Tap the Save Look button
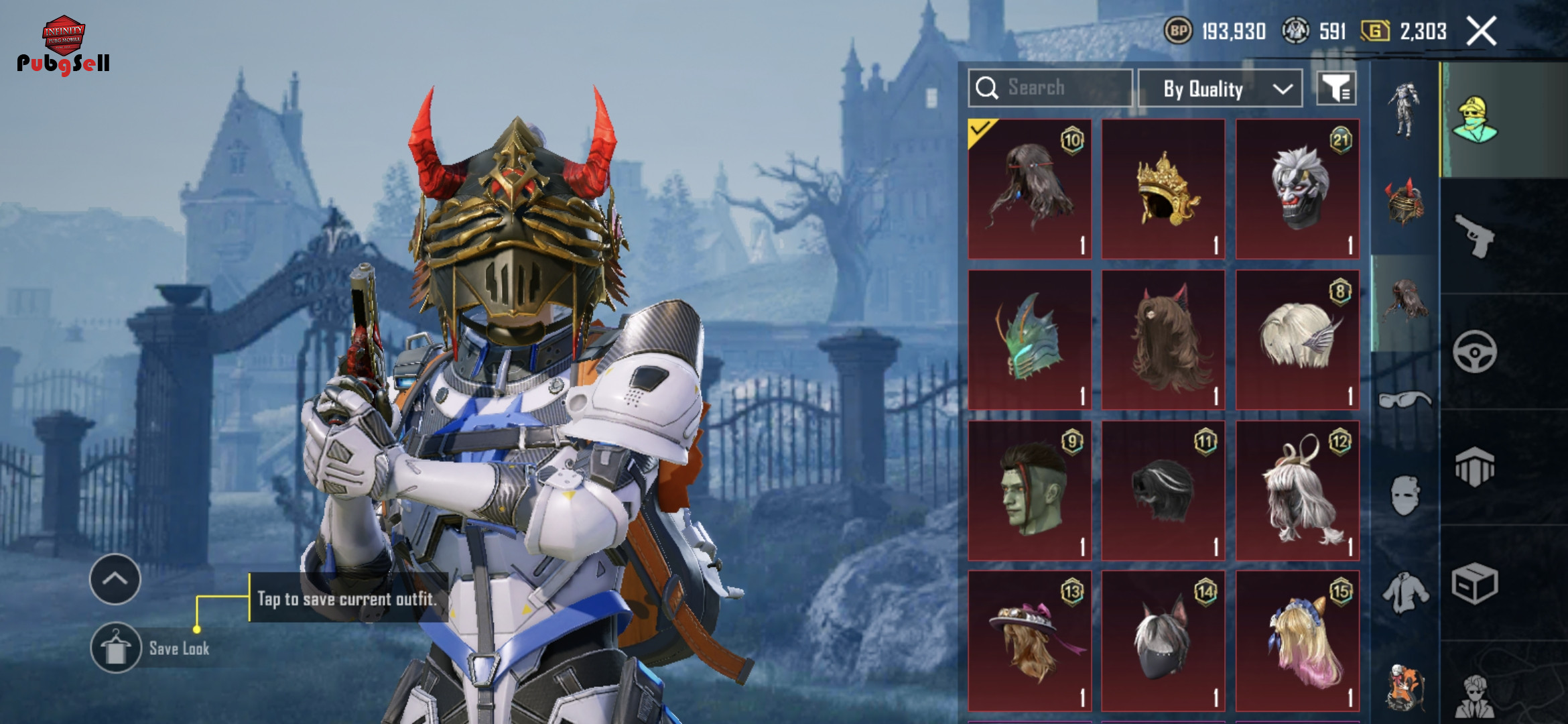 (116, 648)
